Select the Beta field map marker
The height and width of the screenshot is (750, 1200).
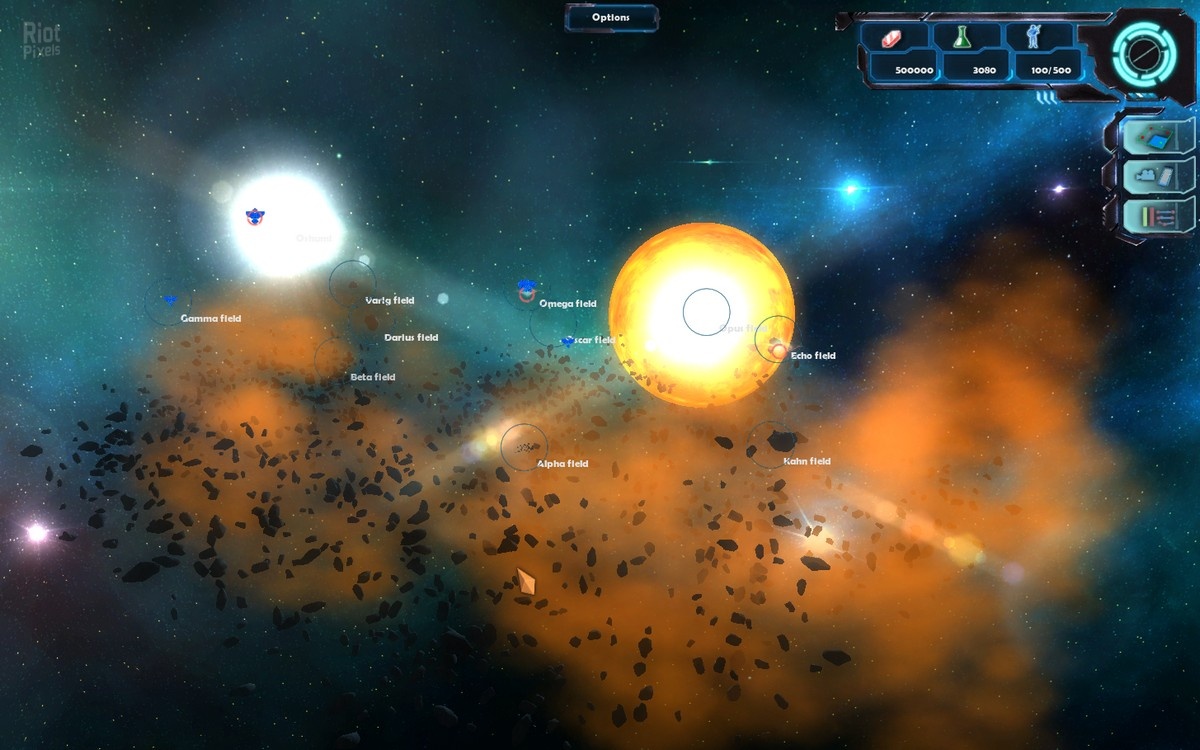(x=337, y=360)
